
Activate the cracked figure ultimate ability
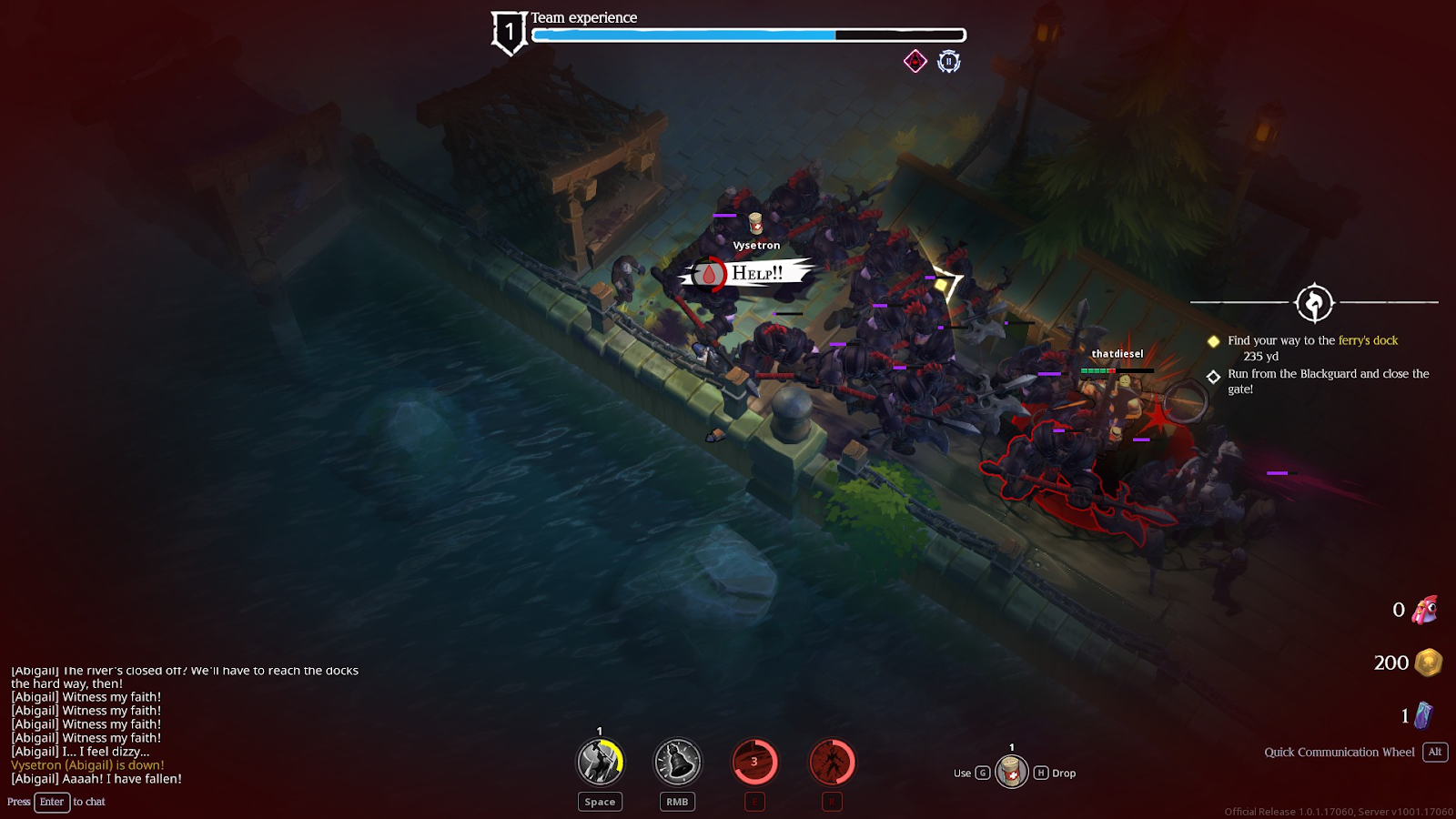tap(832, 762)
